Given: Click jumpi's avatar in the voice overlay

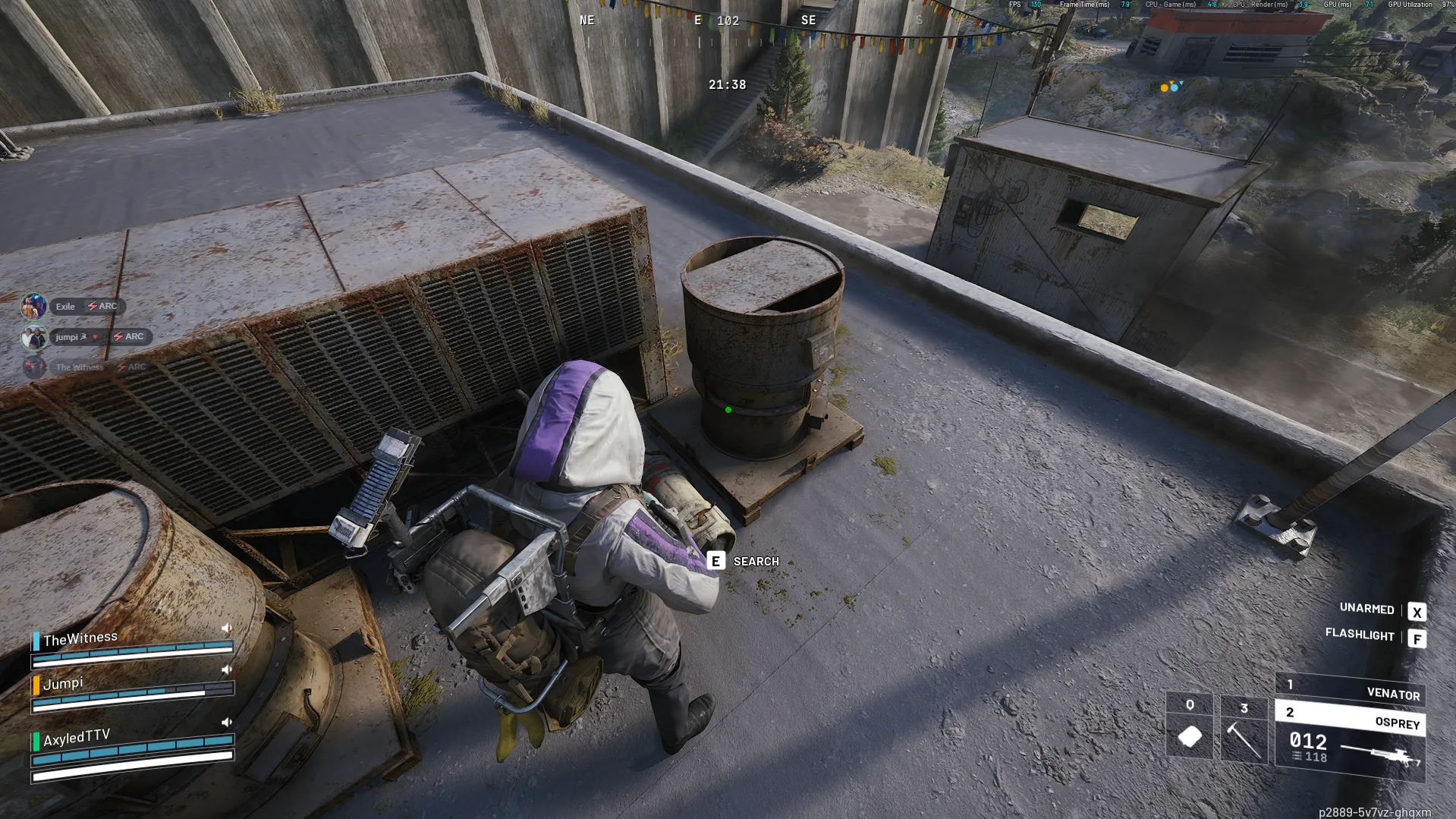Looking at the screenshot, I should click(34, 337).
